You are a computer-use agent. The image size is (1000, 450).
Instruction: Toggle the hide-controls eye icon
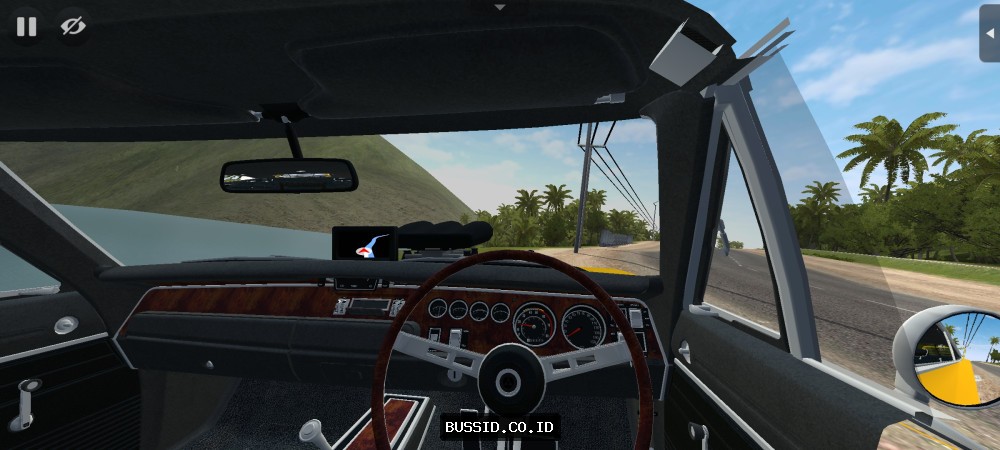coord(72,27)
